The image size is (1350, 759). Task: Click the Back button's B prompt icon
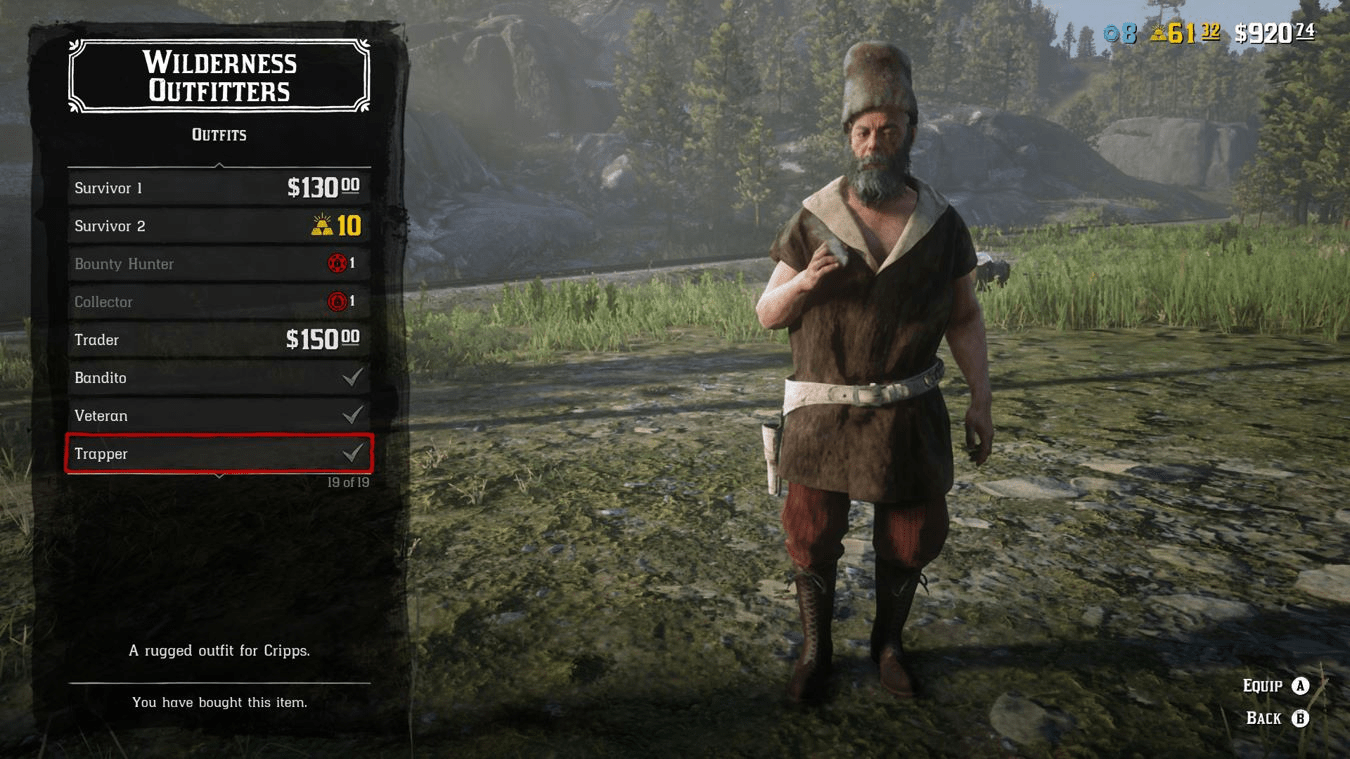click(x=1300, y=717)
